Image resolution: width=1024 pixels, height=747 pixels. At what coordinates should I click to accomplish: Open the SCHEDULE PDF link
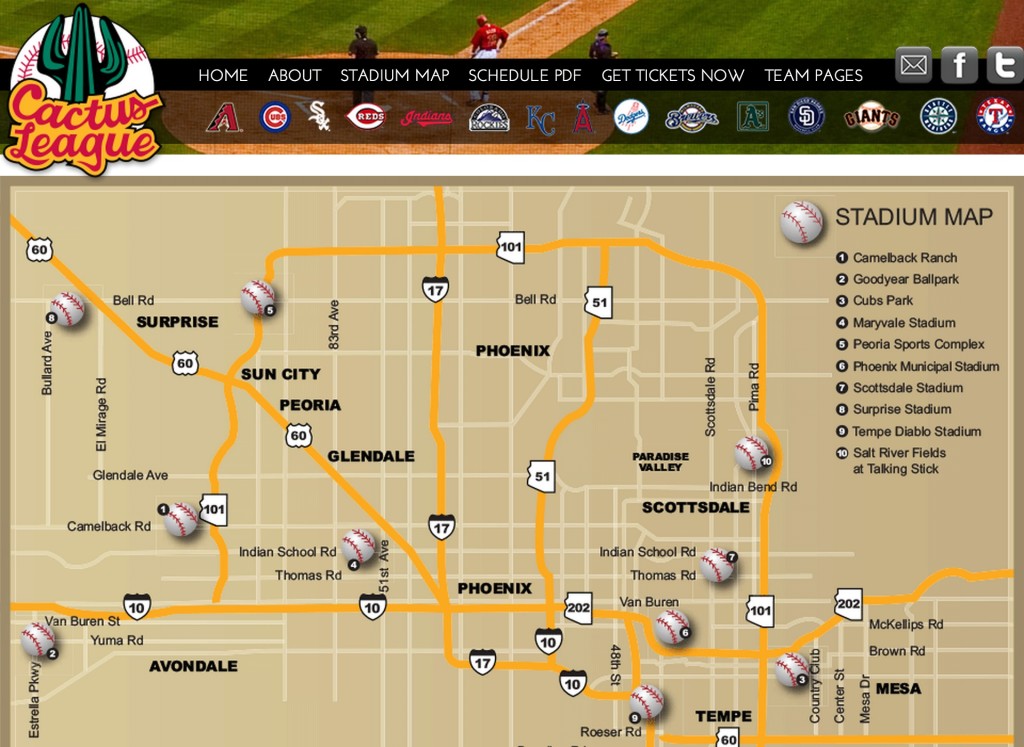tap(524, 75)
